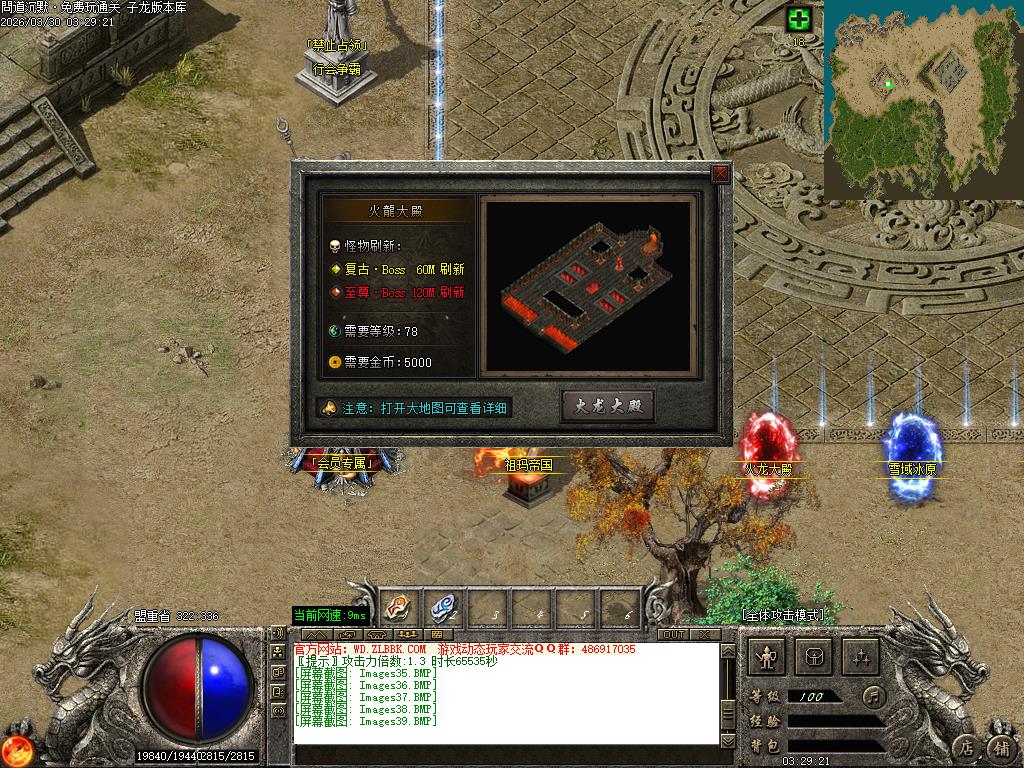The image size is (1024, 768).
Task: Open the 铺 stall button
Action: (1001, 746)
